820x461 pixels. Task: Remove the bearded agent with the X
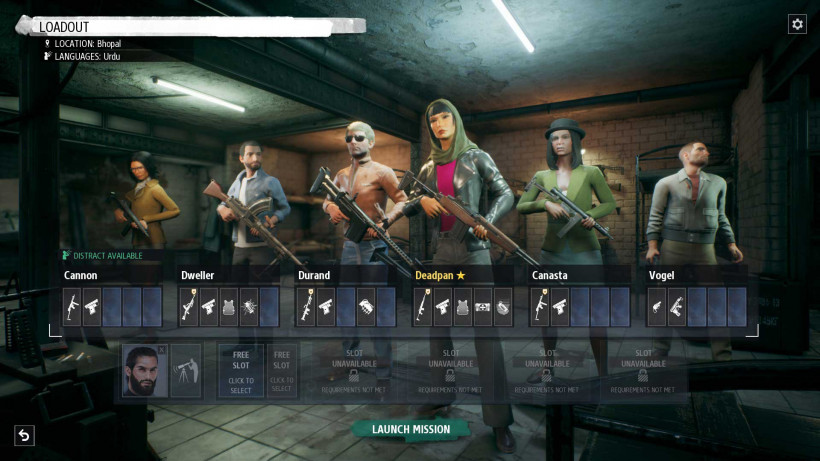coord(162,351)
